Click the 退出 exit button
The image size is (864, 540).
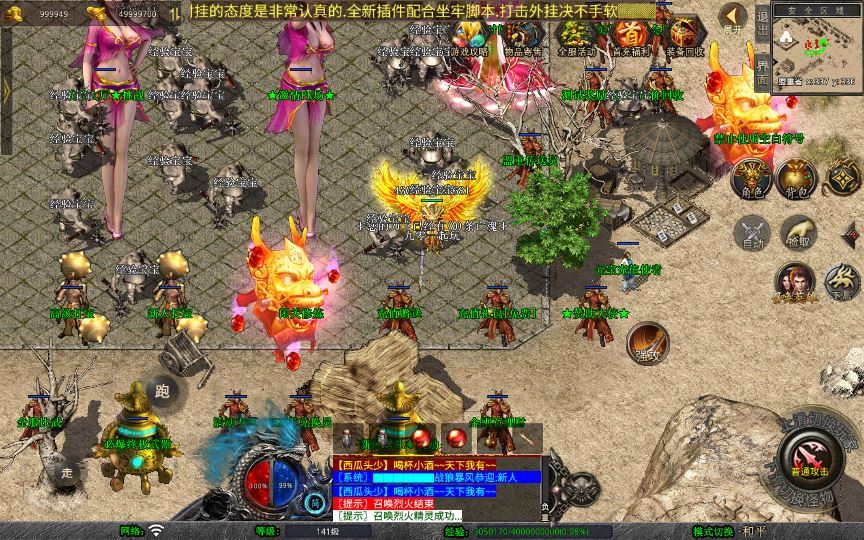762,22
